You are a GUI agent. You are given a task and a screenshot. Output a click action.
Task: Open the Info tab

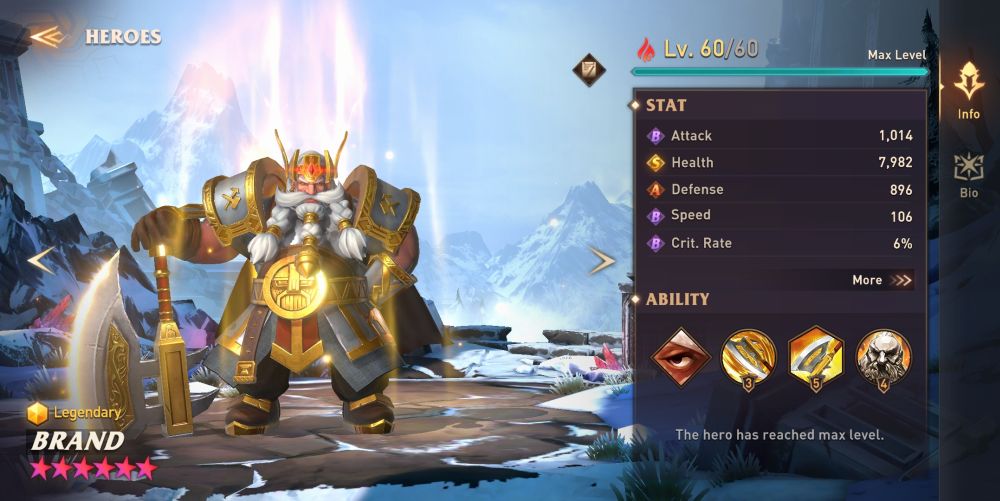tap(968, 91)
